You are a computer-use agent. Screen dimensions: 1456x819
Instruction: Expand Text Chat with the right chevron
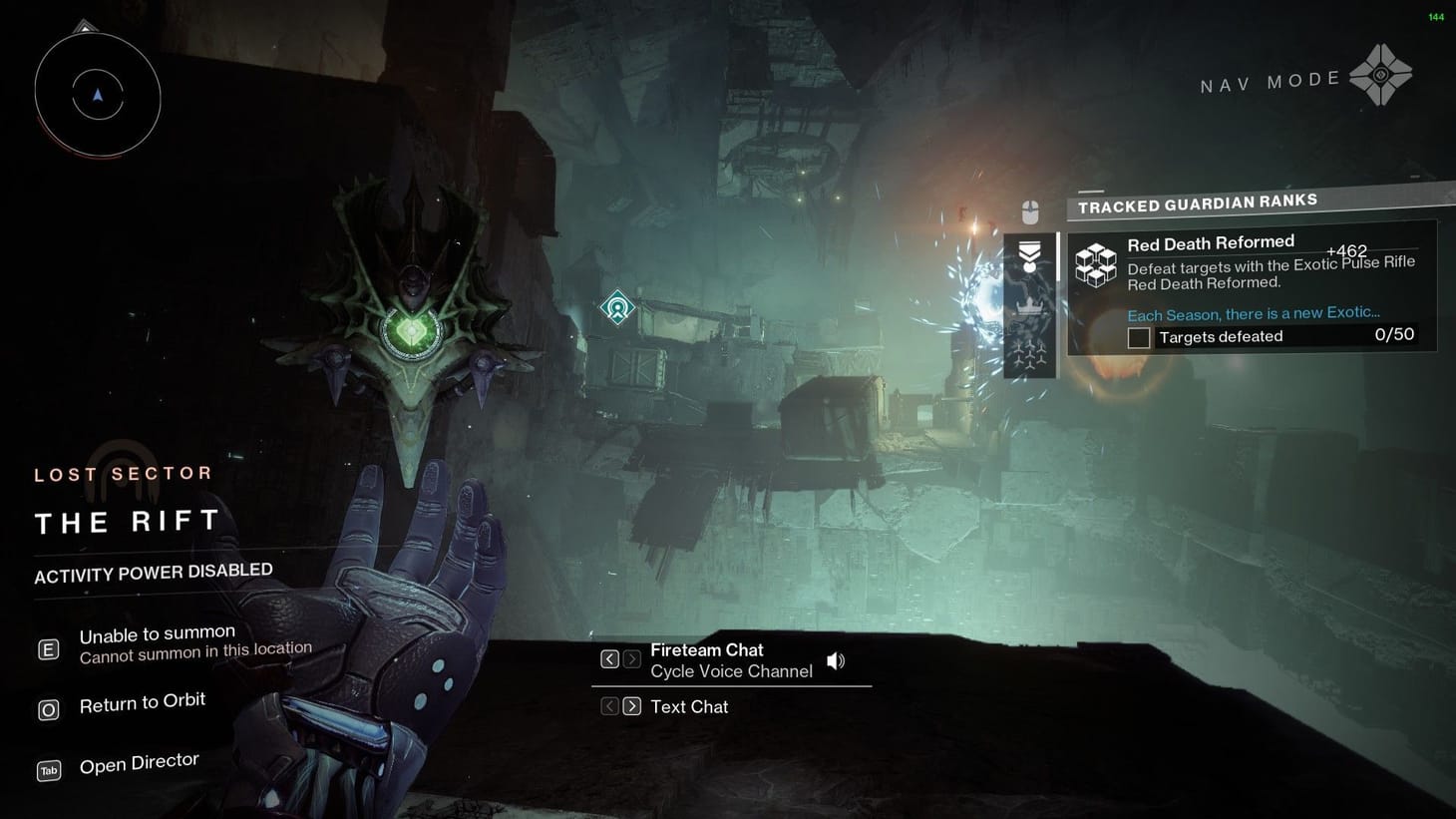click(x=631, y=705)
